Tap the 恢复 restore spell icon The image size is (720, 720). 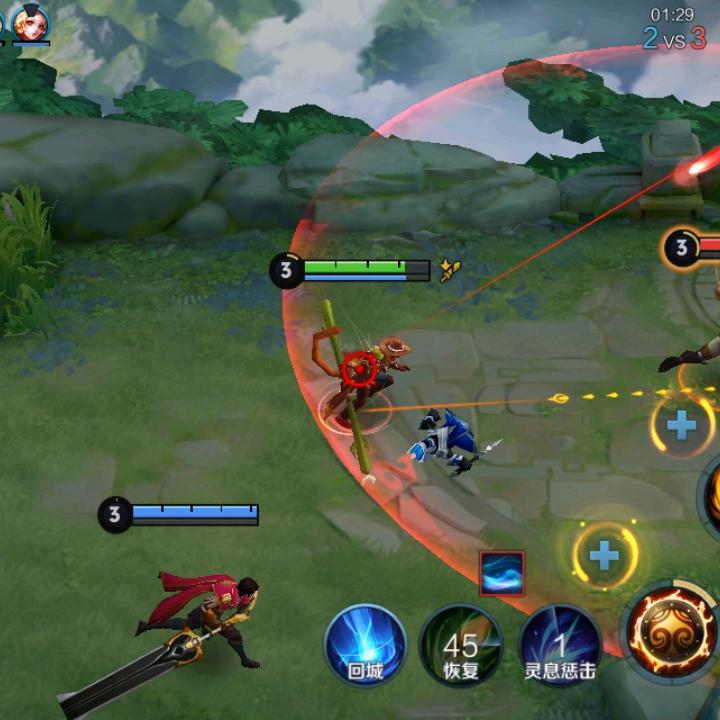pyautogui.click(x=461, y=644)
